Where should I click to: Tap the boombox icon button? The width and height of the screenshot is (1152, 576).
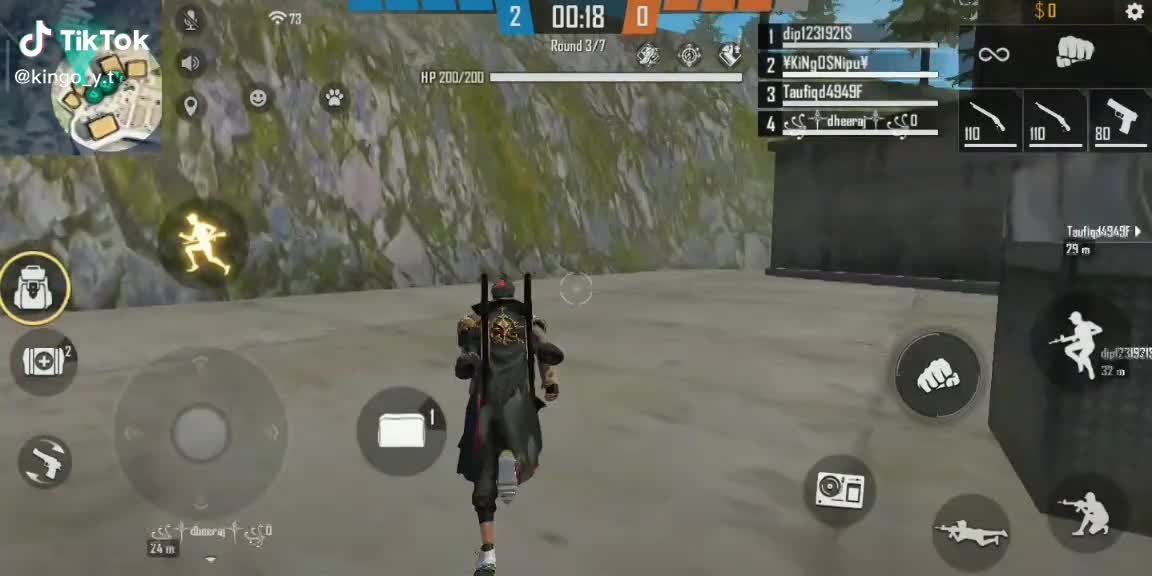[x=840, y=488]
